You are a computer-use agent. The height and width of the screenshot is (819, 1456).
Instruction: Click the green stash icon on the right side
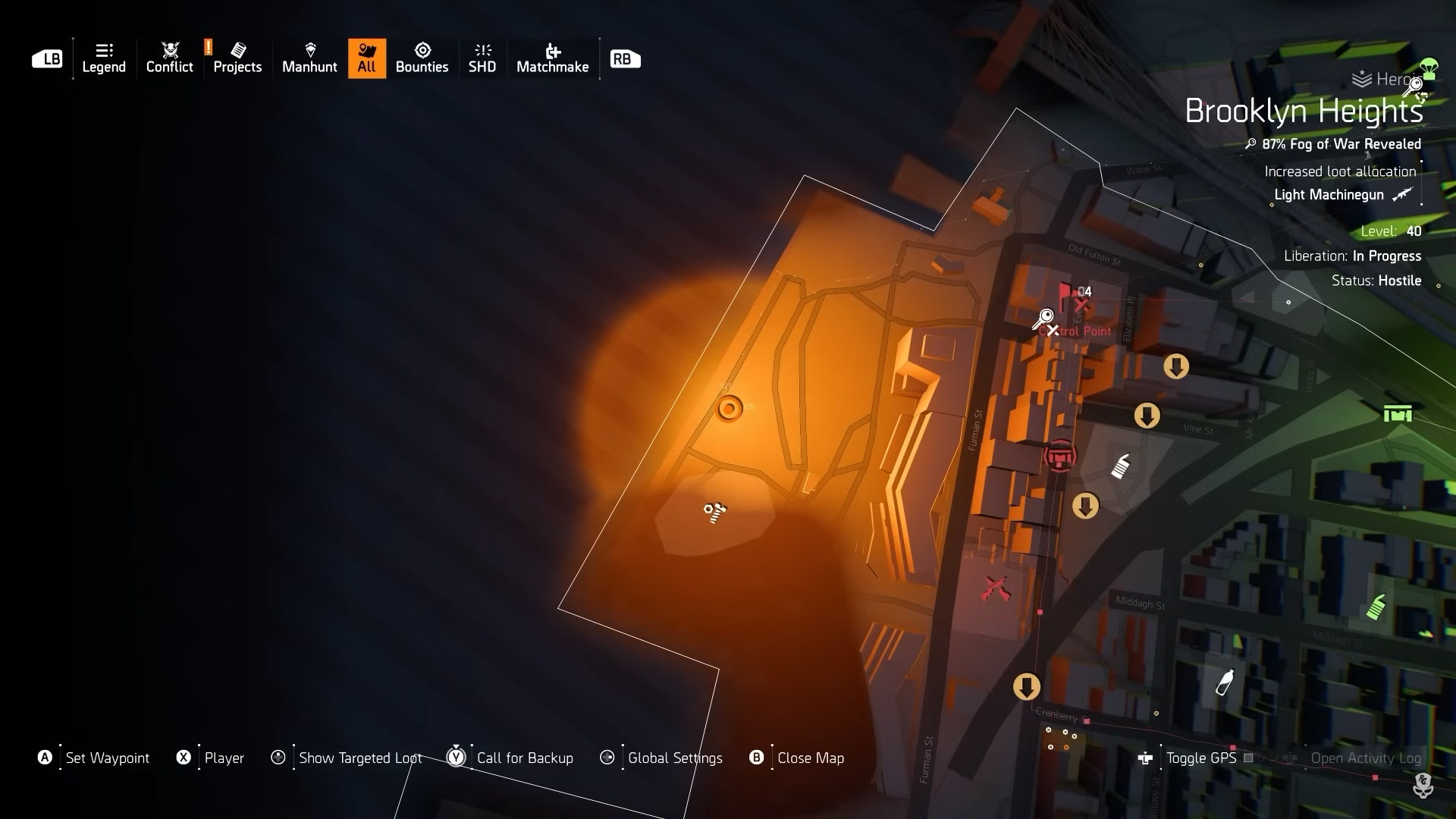click(1398, 414)
